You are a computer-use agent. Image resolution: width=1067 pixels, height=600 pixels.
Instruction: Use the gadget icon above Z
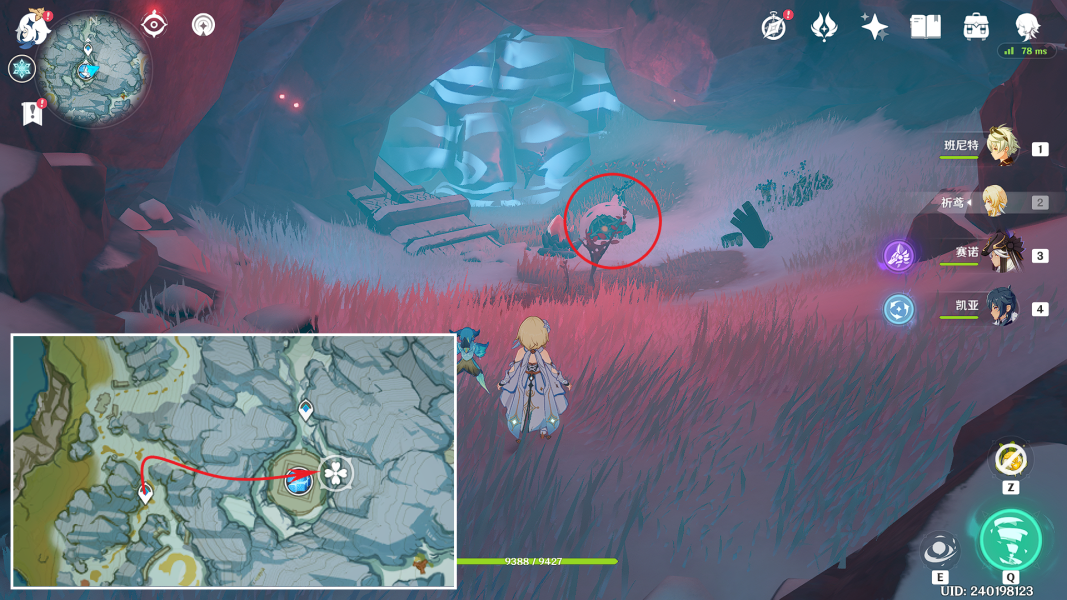point(1010,460)
